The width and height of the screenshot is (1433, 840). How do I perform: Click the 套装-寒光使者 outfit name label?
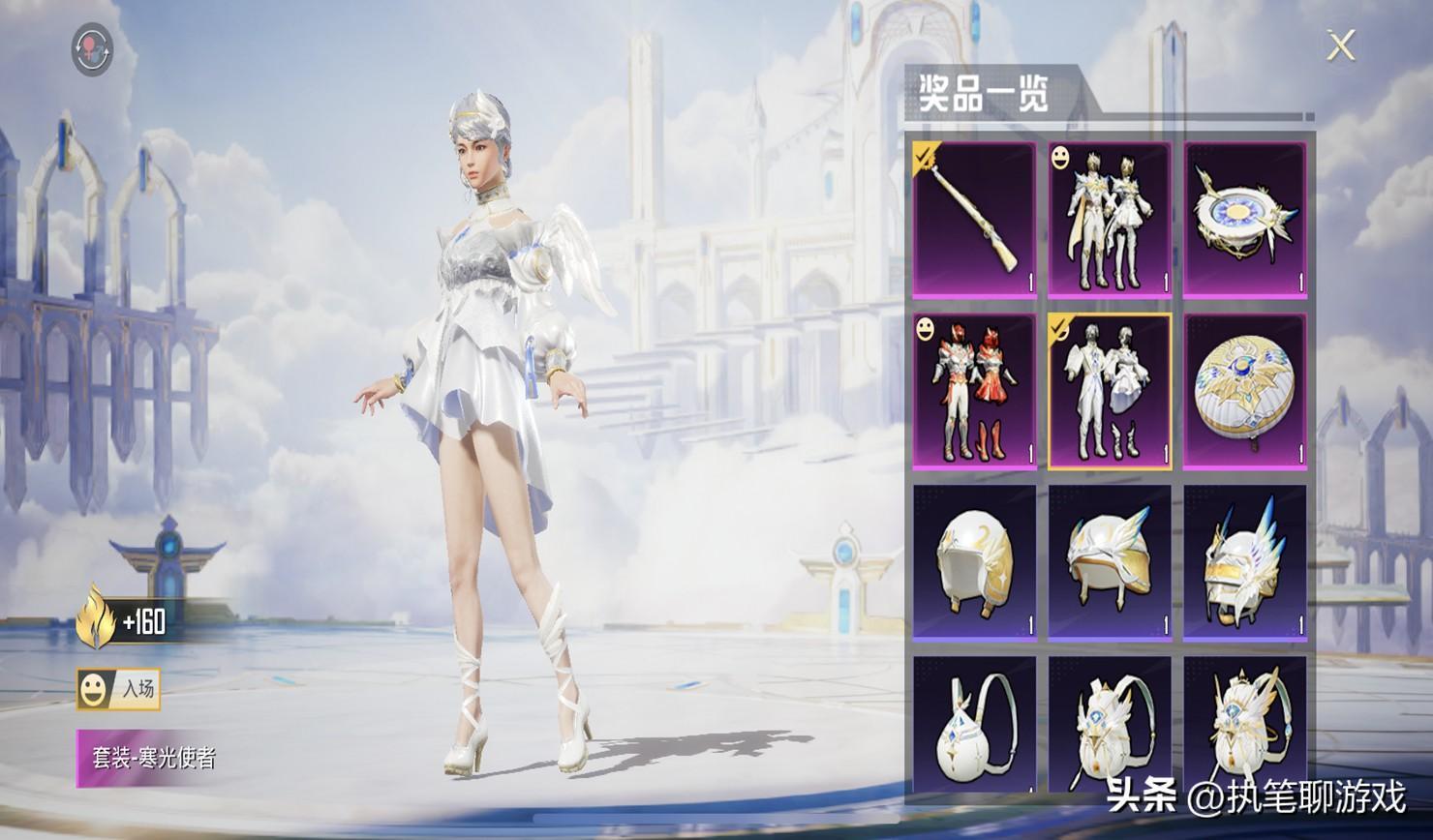click(153, 758)
